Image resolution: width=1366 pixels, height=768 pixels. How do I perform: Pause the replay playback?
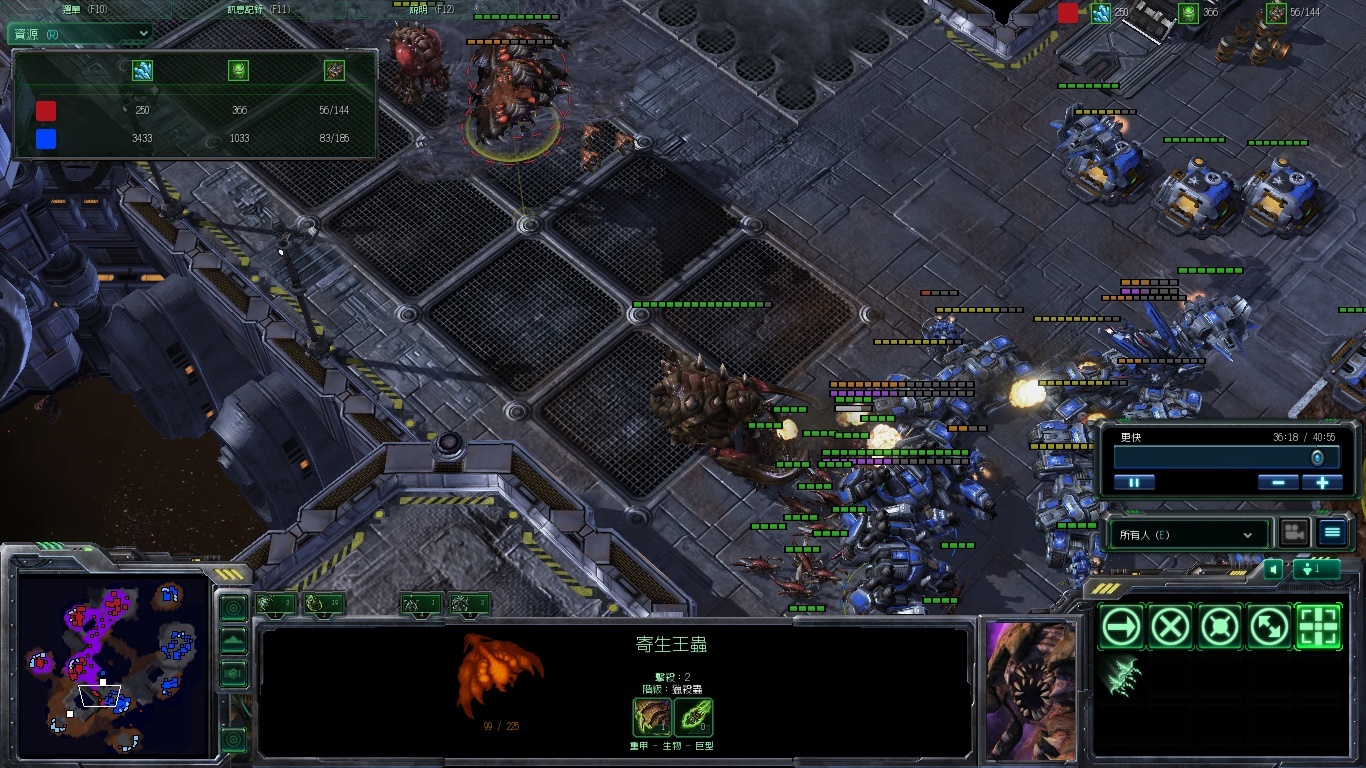pos(1134,482)
